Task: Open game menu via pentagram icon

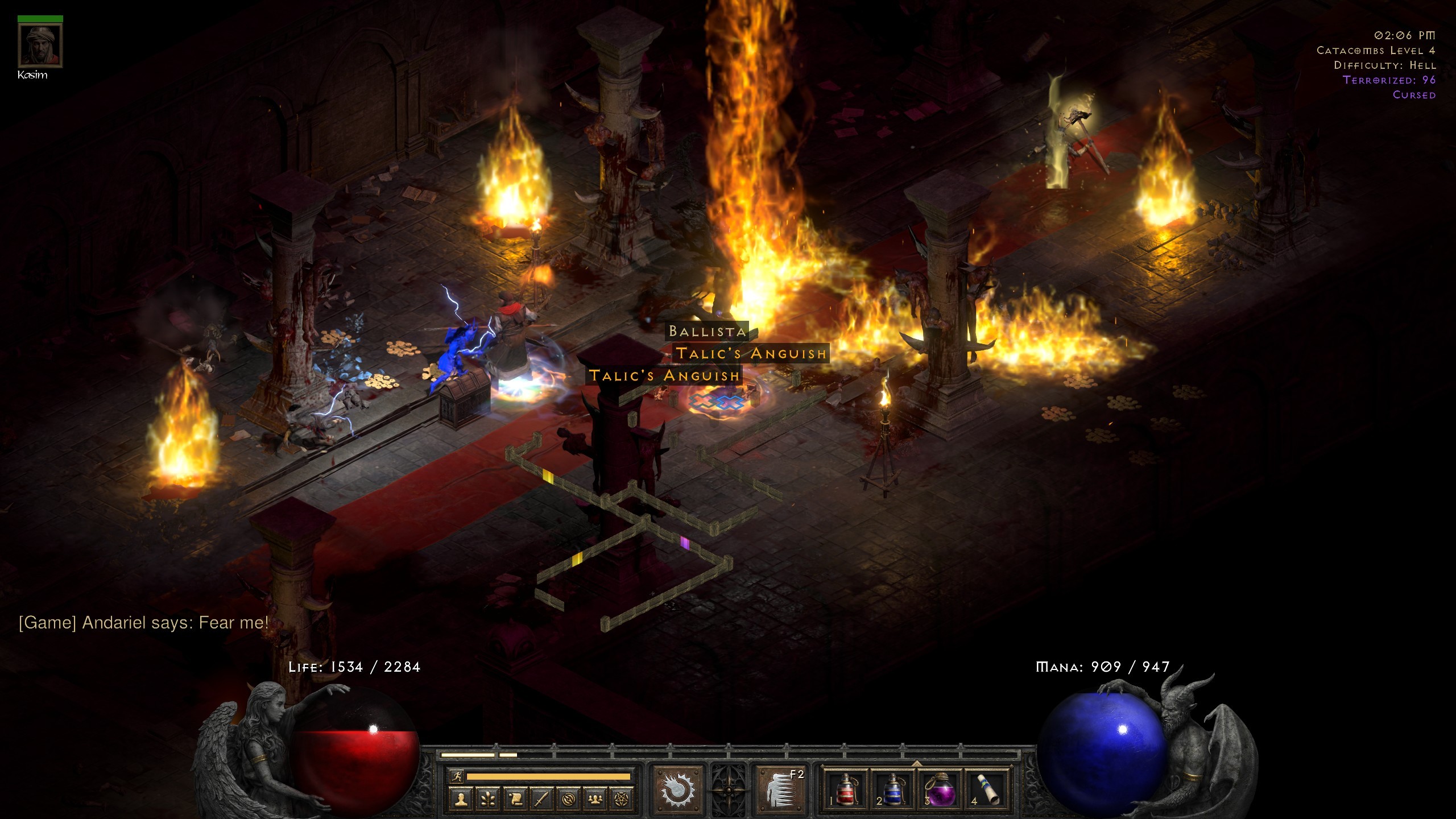Action: coord(621,800)
